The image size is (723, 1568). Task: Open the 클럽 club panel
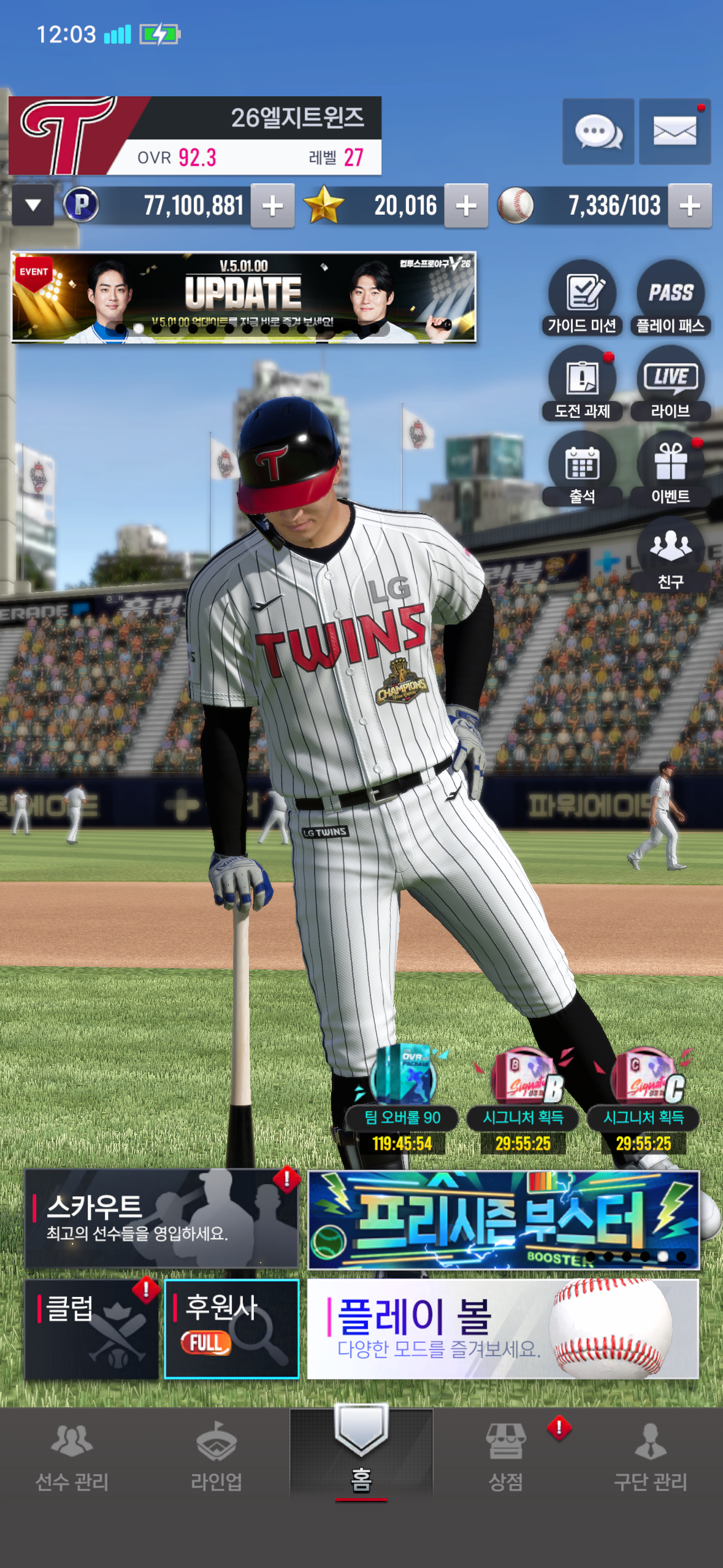pyautogui.click(x=92, y=1329)
